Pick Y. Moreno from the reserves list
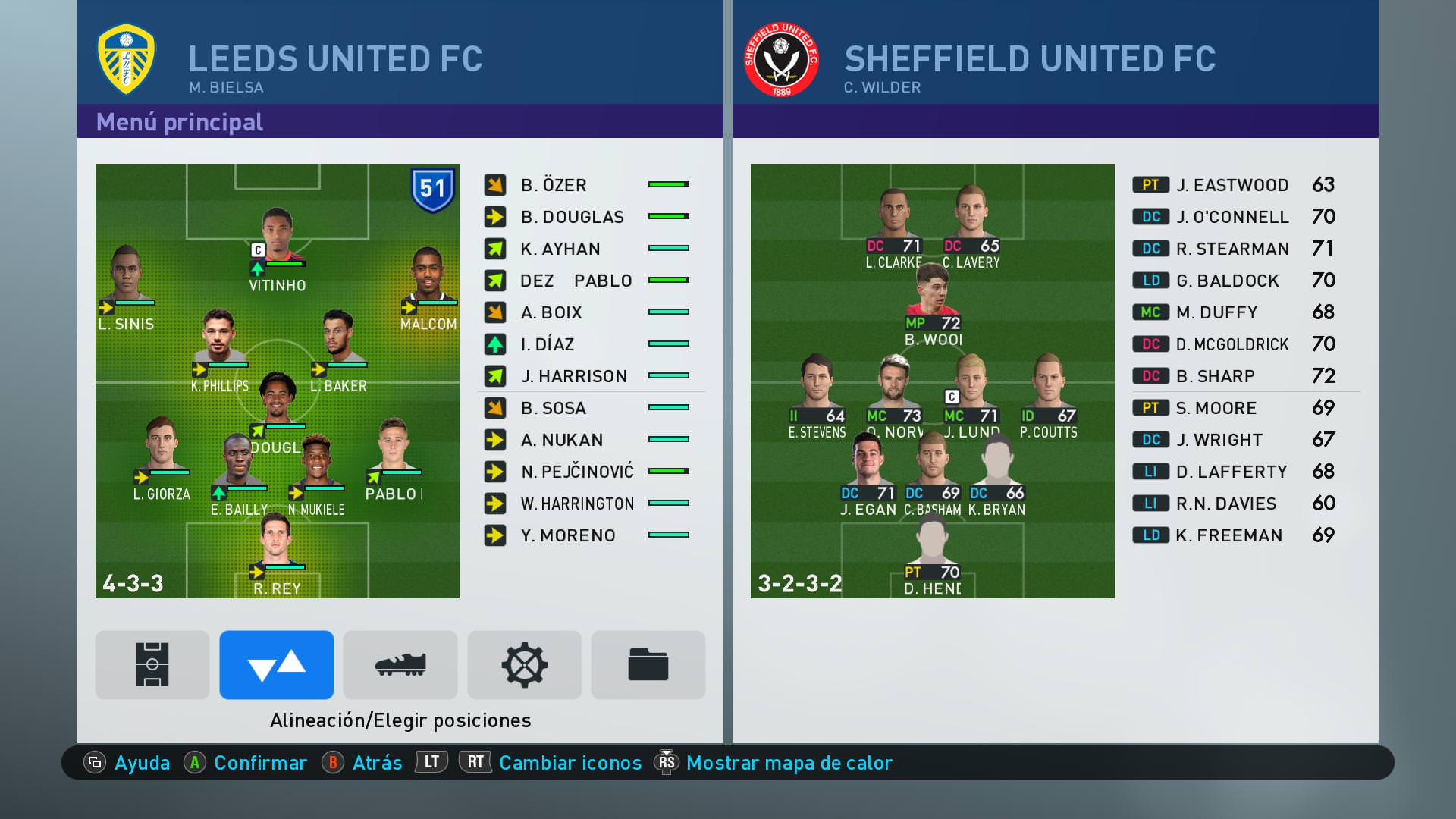Image resolution: width=1456 pixels, height=819 pixels. (x=568, y=535)
